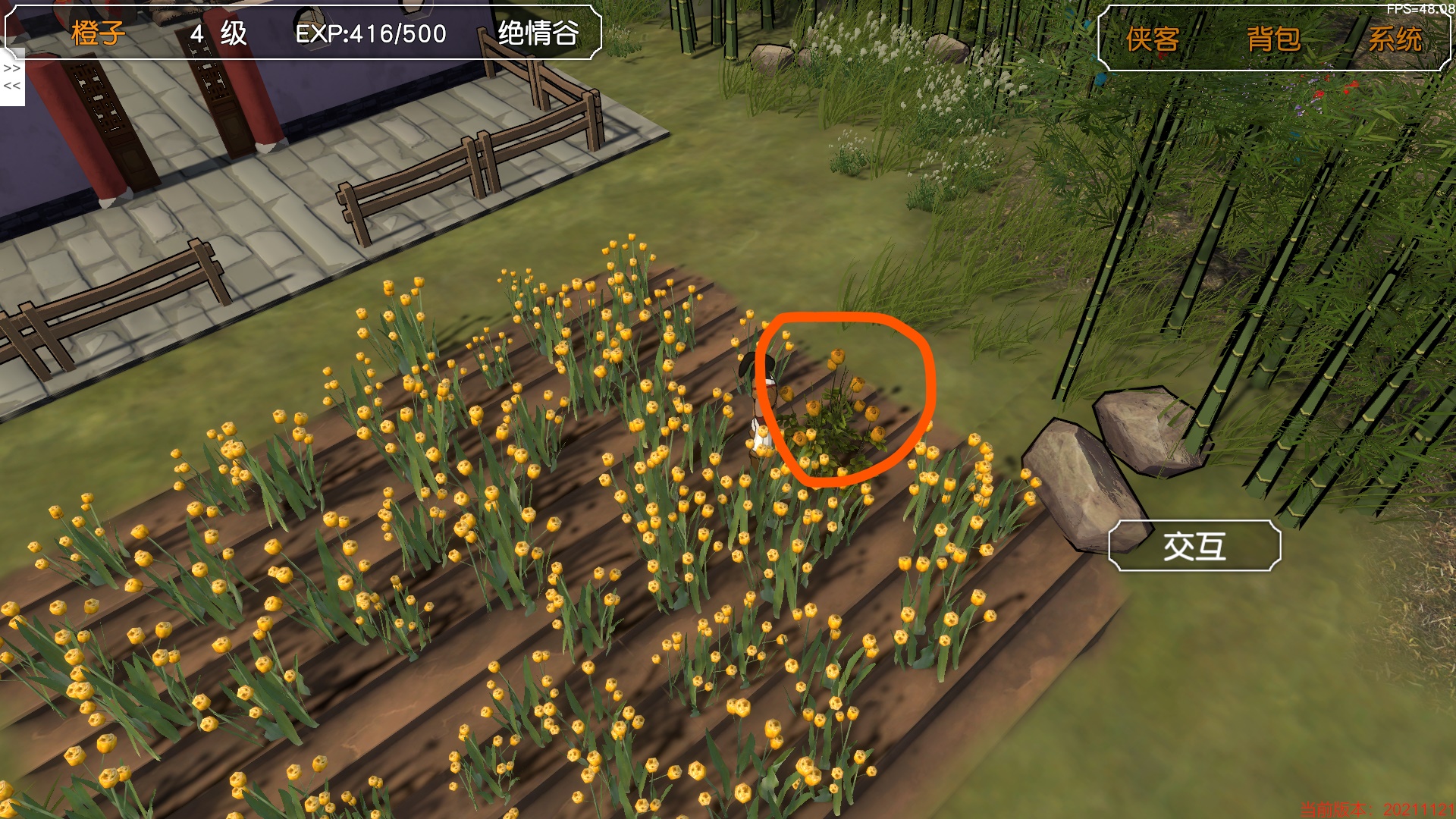Screen dimensions: 1456x819
Task: Toggle the >> << side panel expander
Action: pos(12,77)
